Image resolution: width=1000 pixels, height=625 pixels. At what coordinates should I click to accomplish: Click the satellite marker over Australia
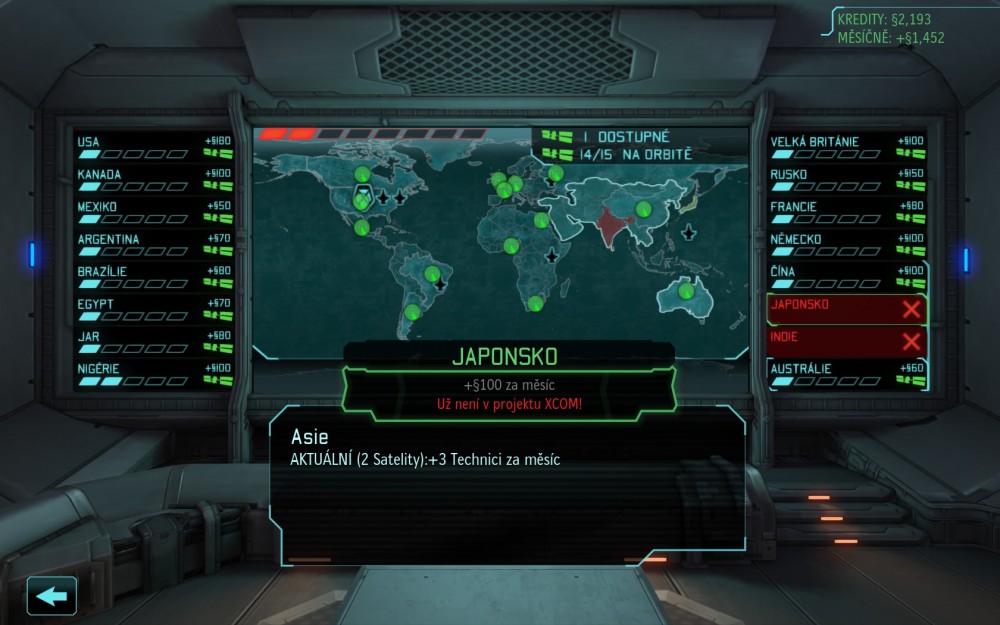[686, 291]
